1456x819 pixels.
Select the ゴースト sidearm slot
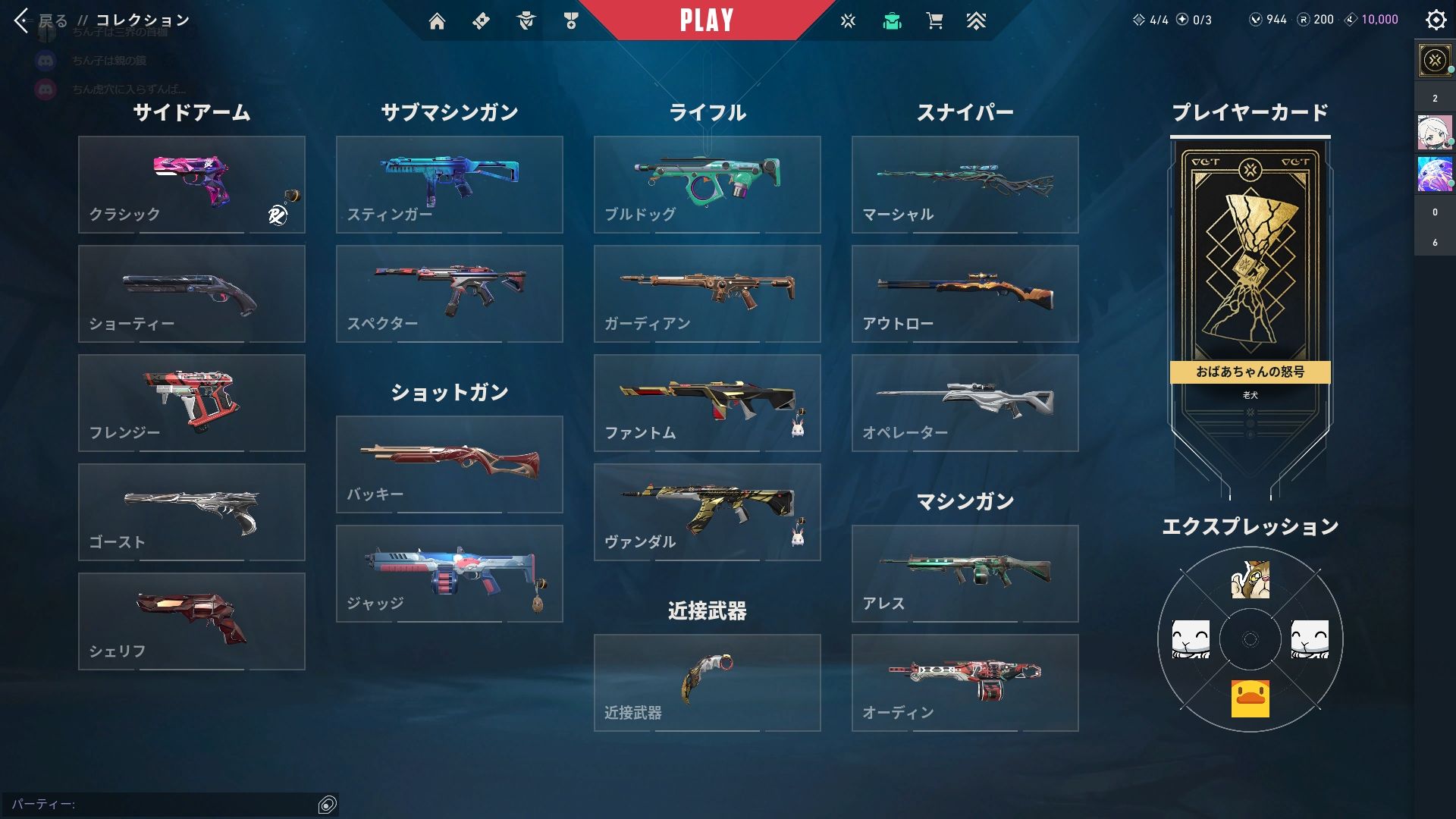click(191, 512)
